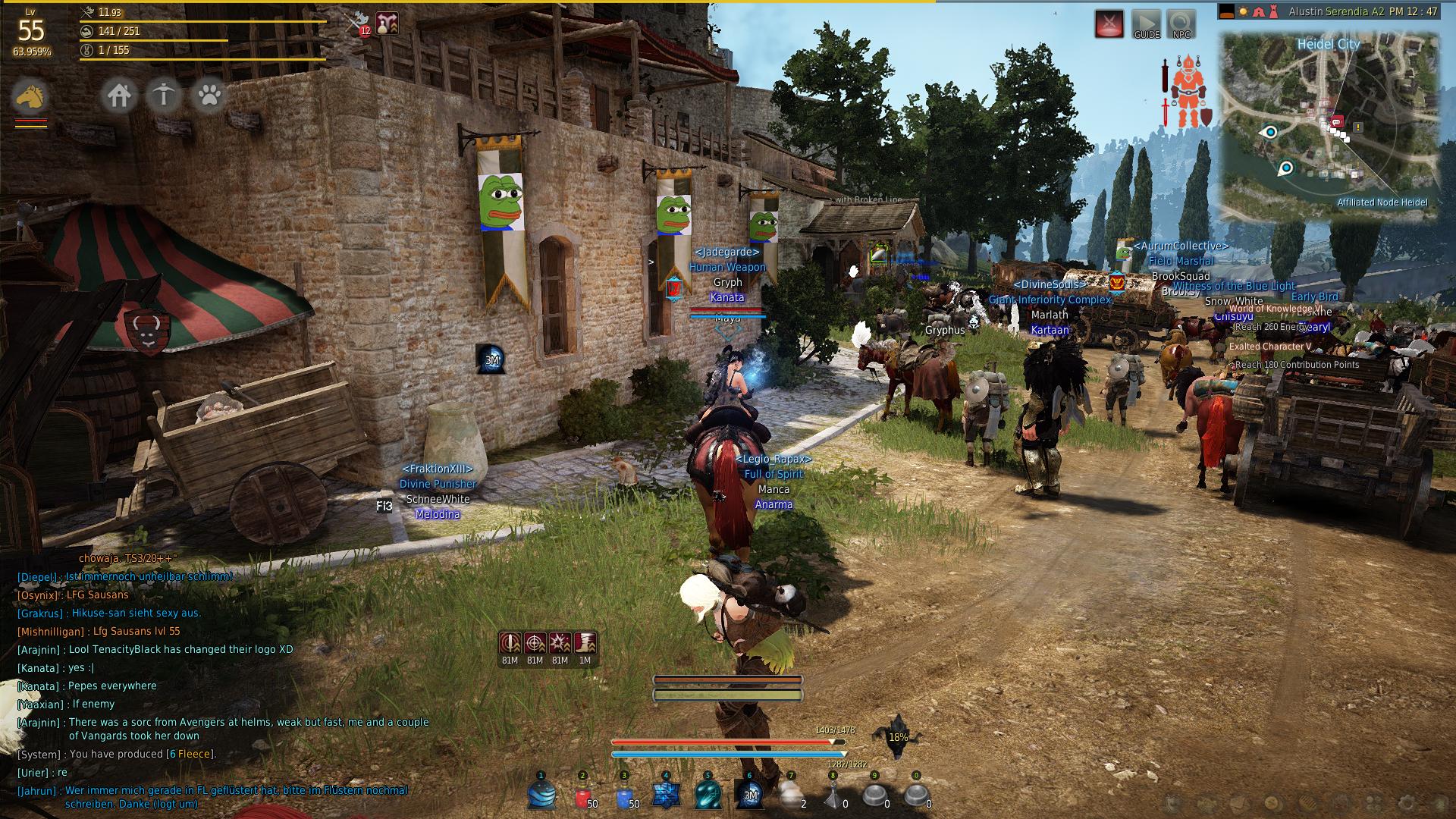Click the NPC search button
The height and width of the screenshot is (819, 1456).
(x=1181, y=24)
